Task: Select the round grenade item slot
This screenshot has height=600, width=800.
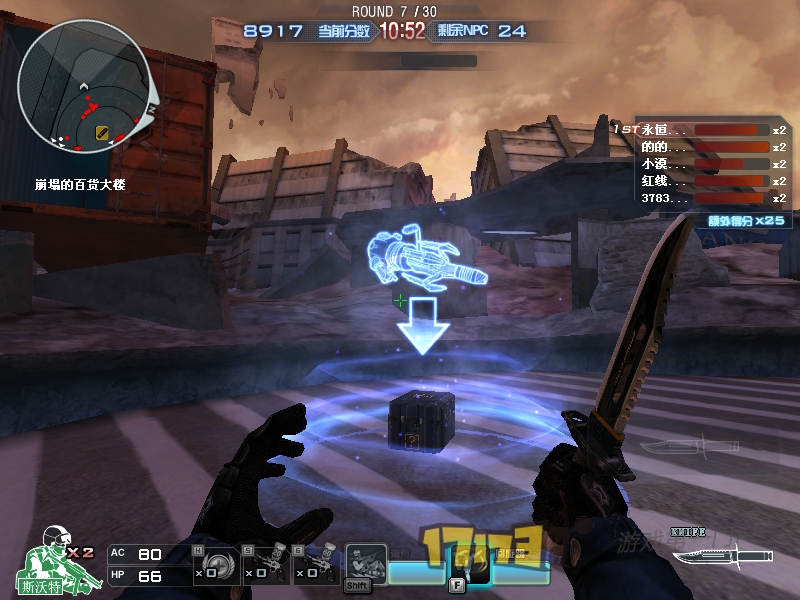Action: pos(212,565)
